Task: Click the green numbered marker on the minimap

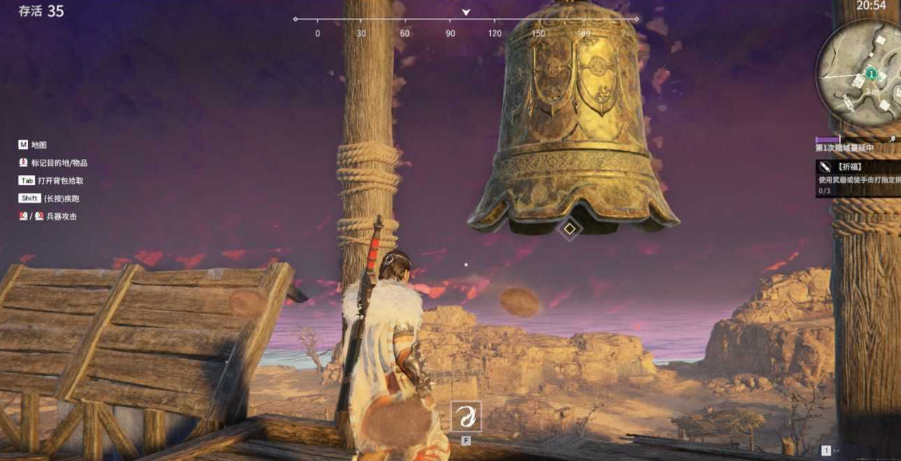Action: pyautogui.click(x=871, y=74)
